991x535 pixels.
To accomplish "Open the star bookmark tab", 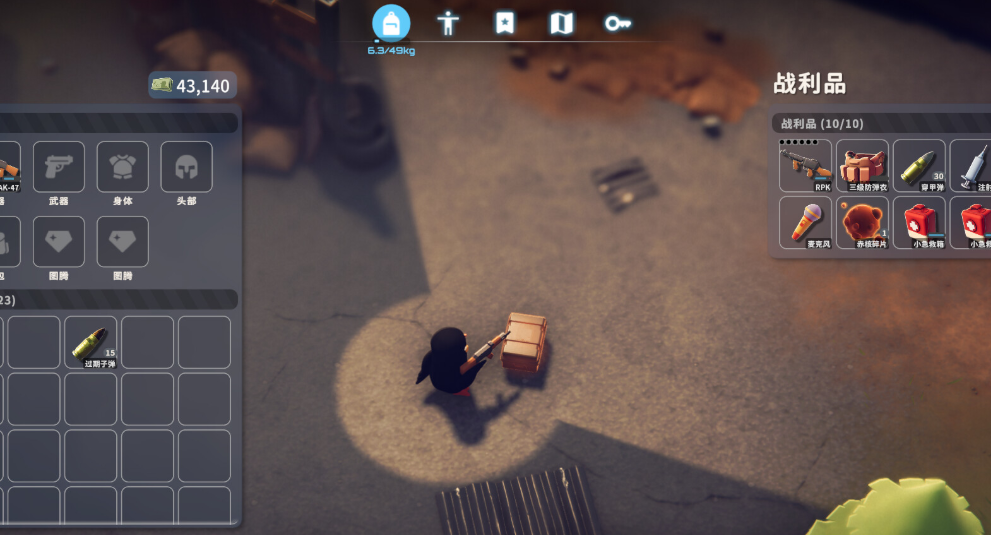I will click(505, 23).
